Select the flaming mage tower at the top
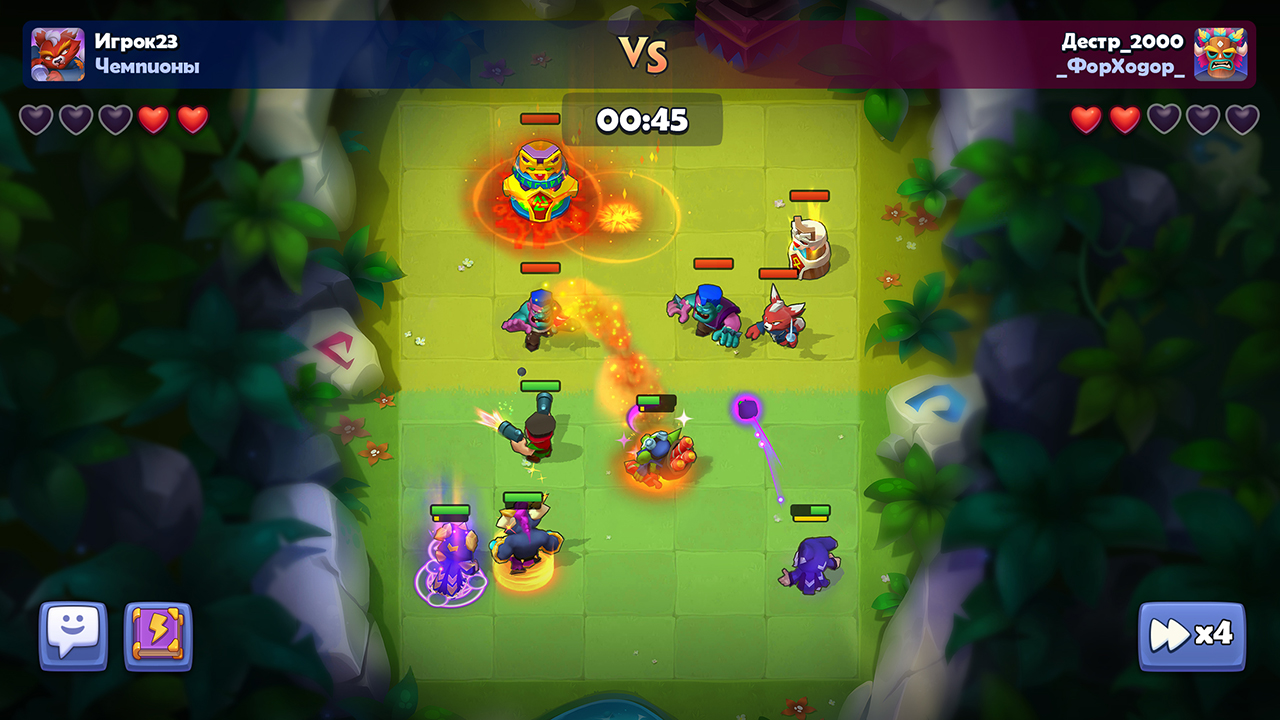 point(540,180)
